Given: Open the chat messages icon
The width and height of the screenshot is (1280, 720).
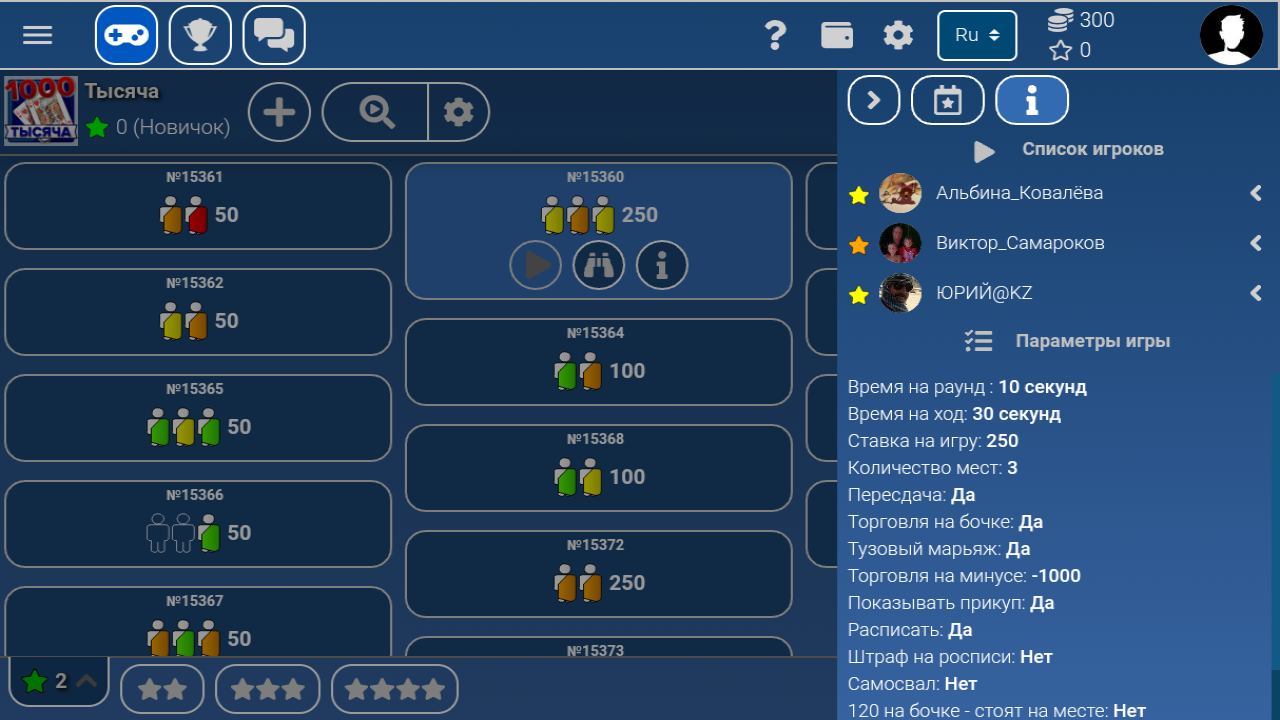Looking at the screenshot, I should tap(274, 34).
